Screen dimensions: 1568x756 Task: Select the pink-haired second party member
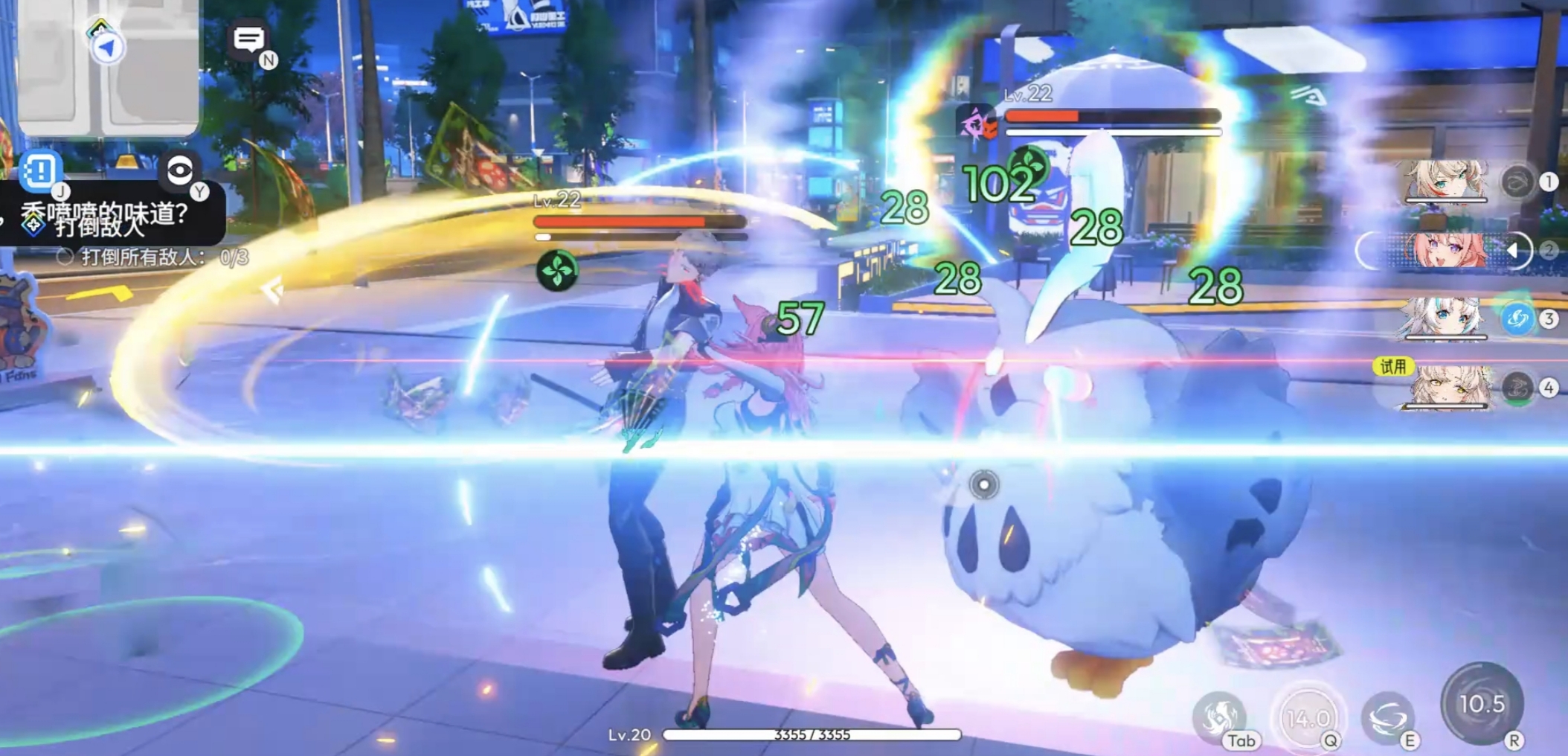pyautogui.click(x=1445, y=250)
